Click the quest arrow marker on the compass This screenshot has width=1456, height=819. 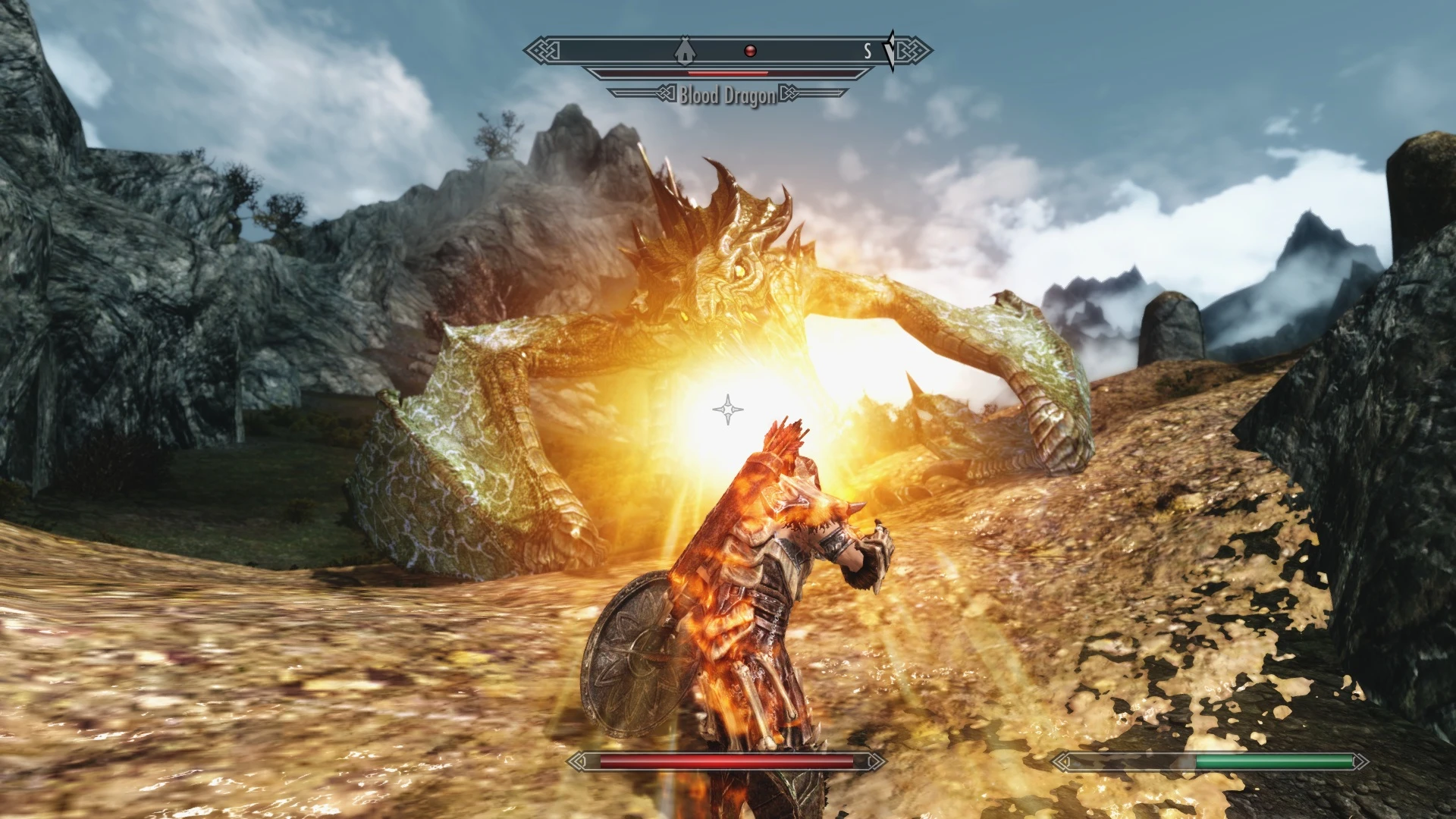coord(891,51)
